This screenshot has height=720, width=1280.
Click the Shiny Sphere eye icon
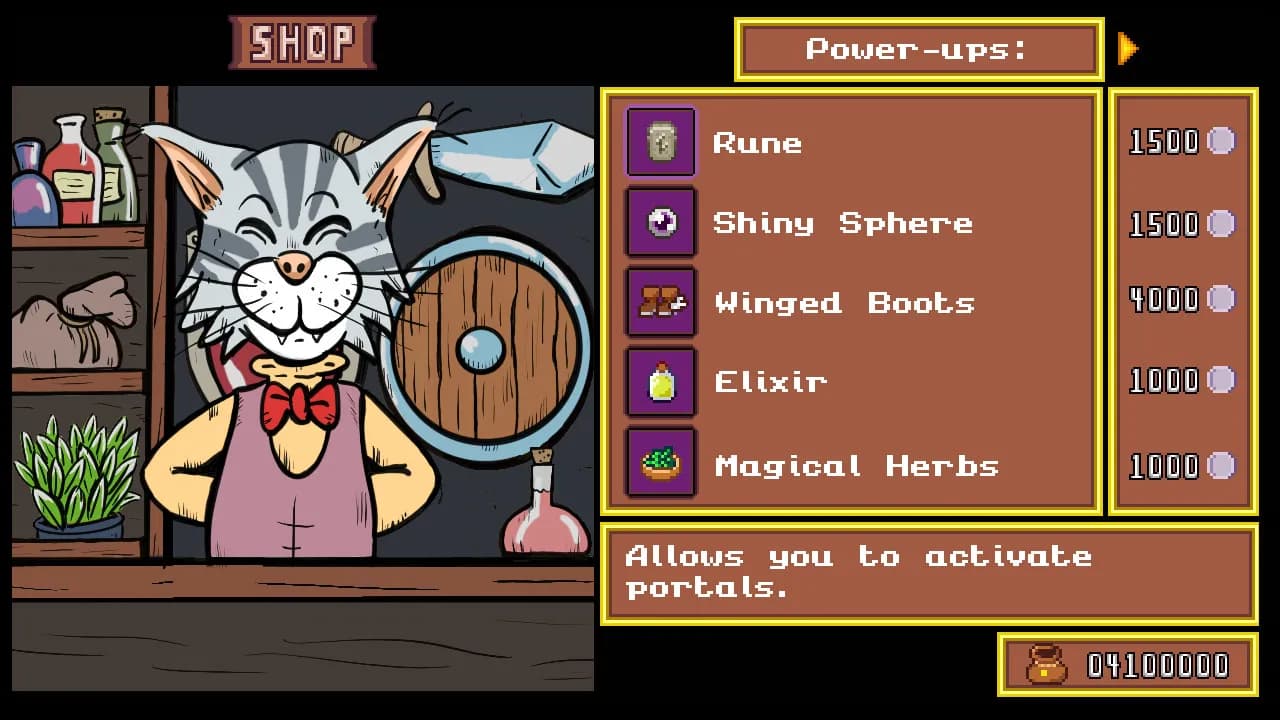661,222
